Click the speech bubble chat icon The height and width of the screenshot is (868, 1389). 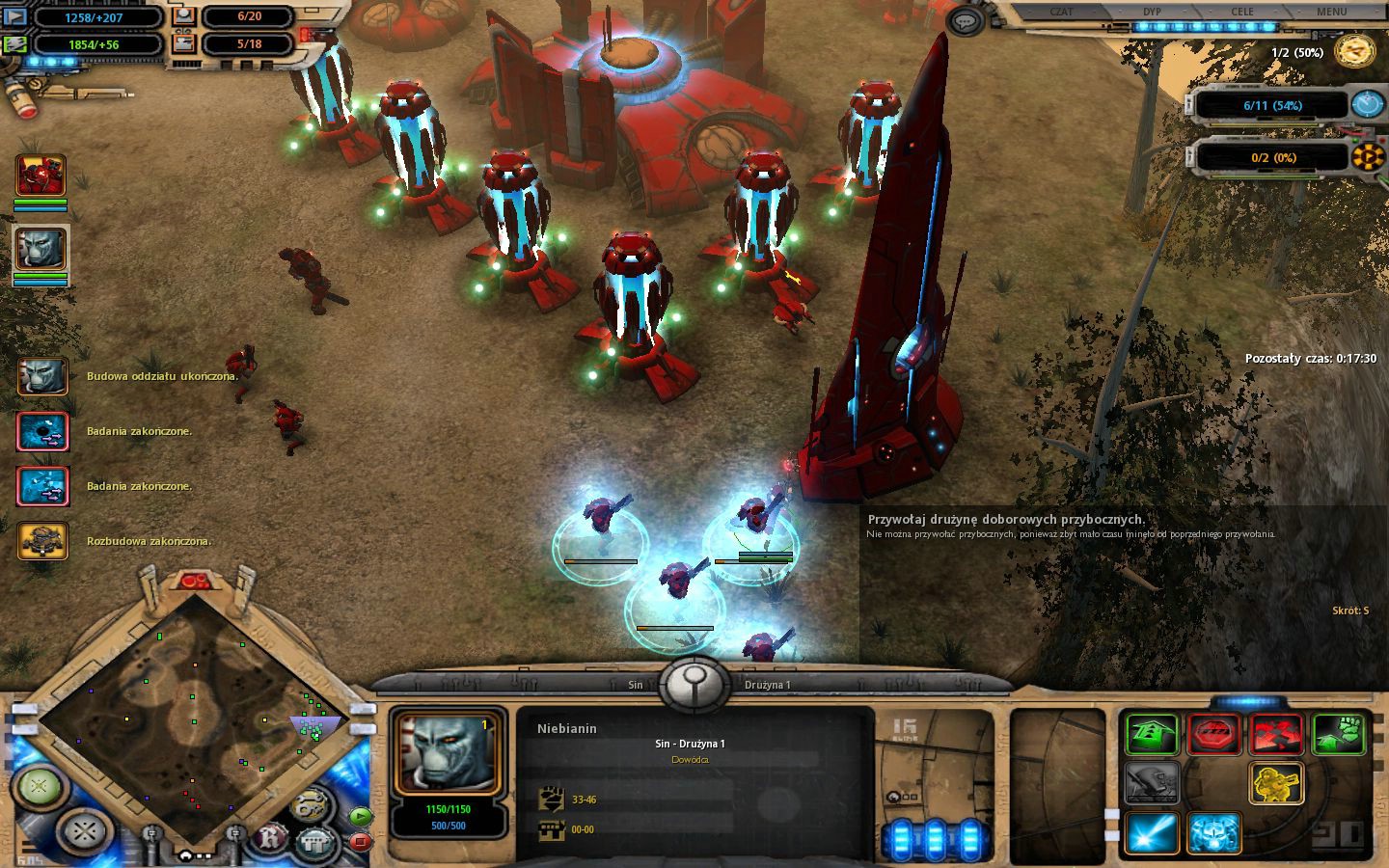[x=964, y=20]
